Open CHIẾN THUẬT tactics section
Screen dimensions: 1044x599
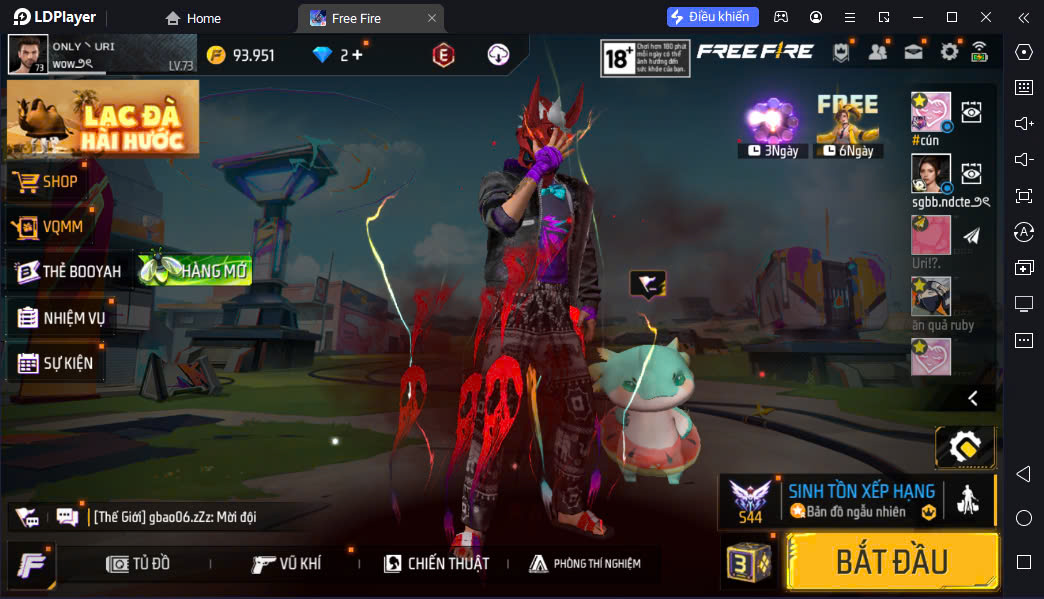click(x=436, y=564)
